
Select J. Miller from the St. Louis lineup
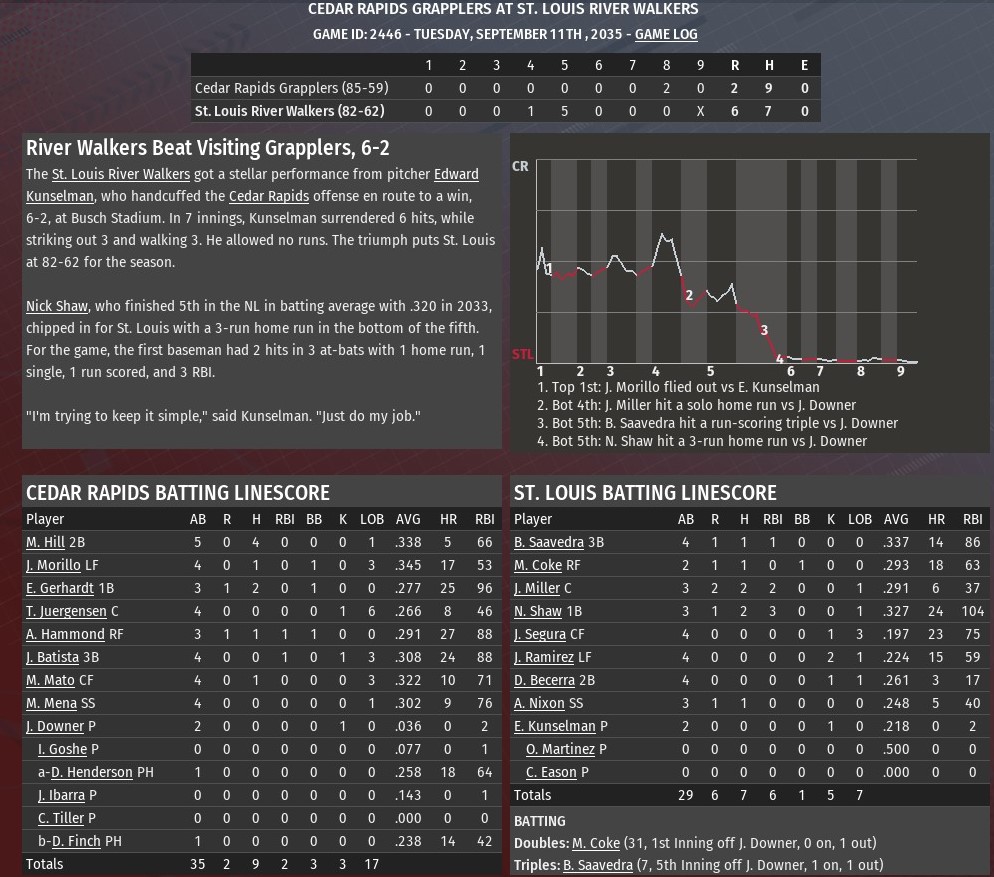[x=537, y=588]
